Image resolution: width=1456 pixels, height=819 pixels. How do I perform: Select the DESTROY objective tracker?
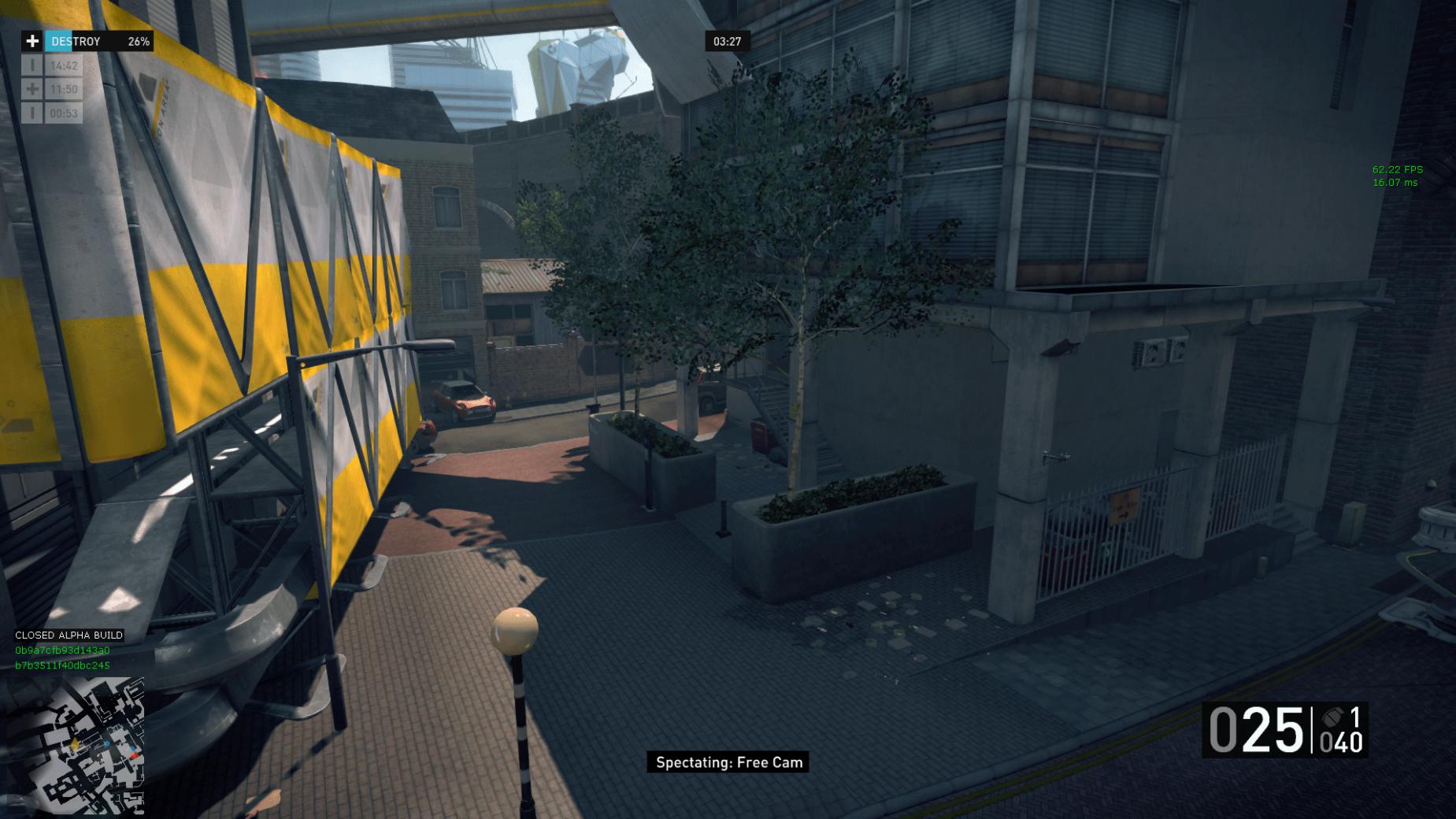pos(87,42)
